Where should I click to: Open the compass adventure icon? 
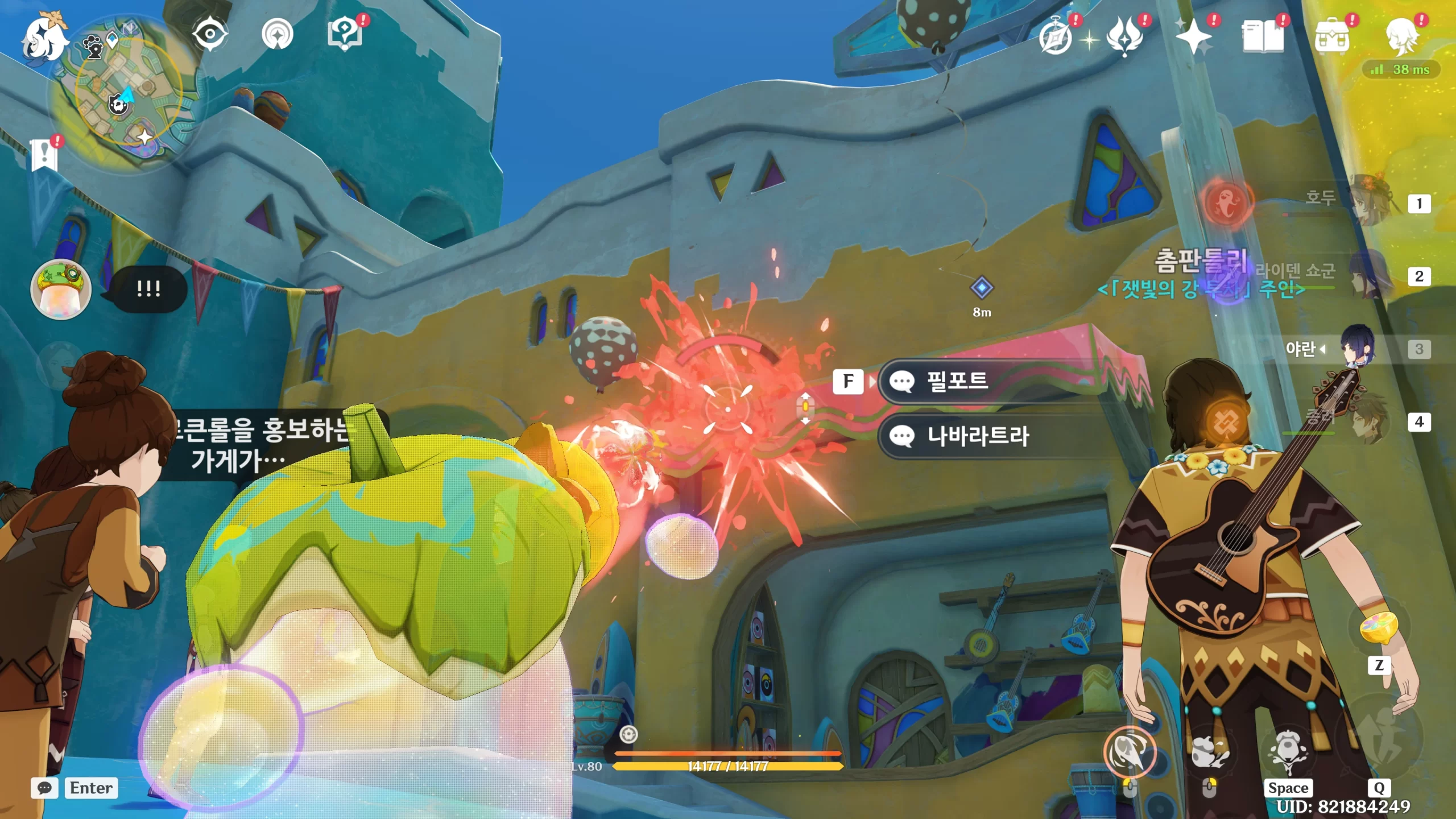coord(1056,38)
